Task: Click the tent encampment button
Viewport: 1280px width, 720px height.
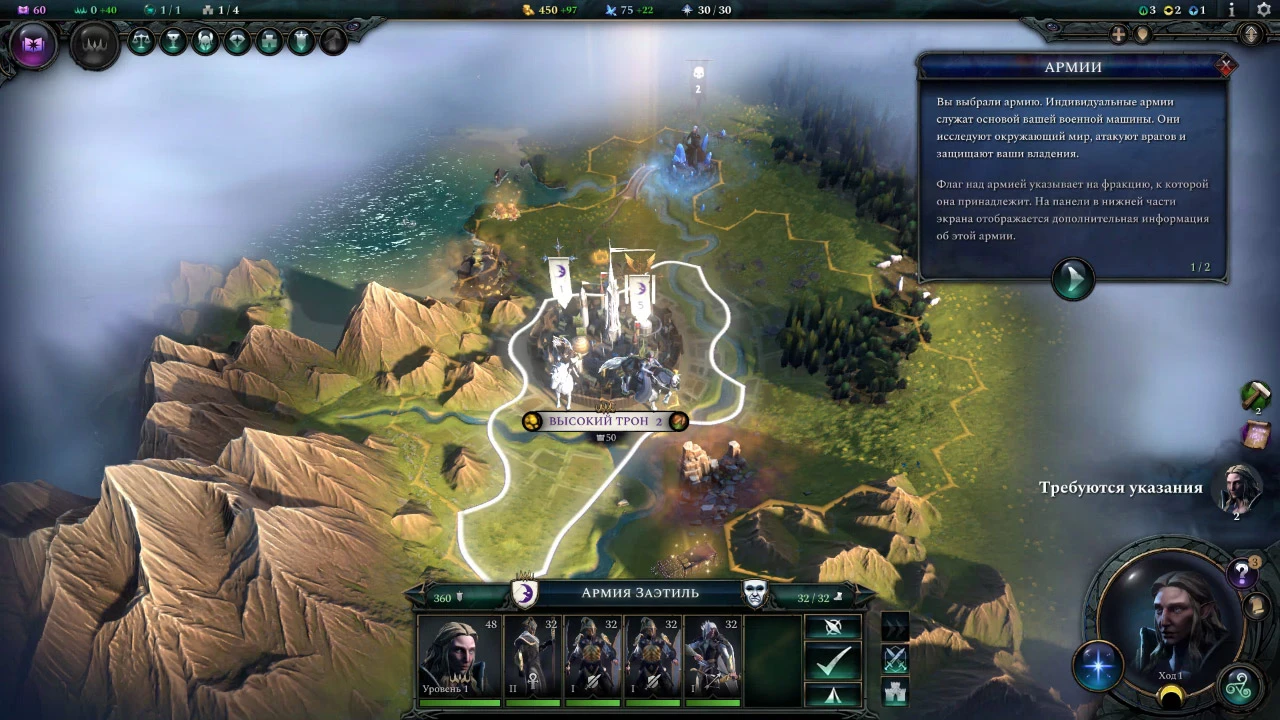Action: pyautogui.click(x=833, y=694)
